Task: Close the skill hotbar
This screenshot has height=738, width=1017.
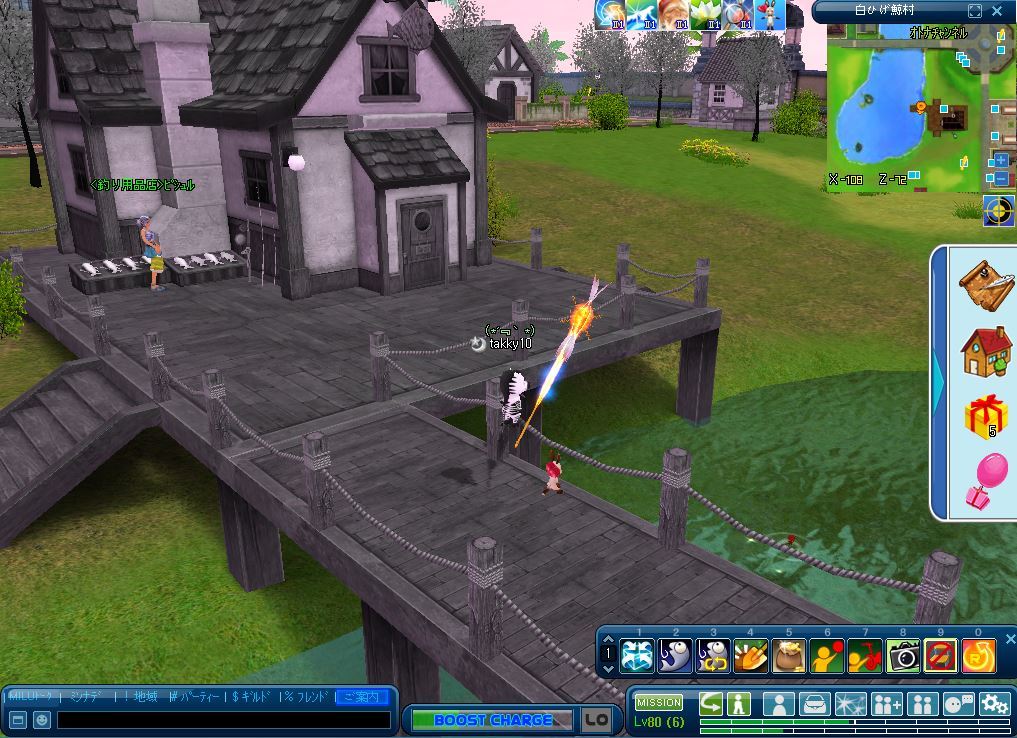Action: pyautogui.click(x=1010, y=639)
